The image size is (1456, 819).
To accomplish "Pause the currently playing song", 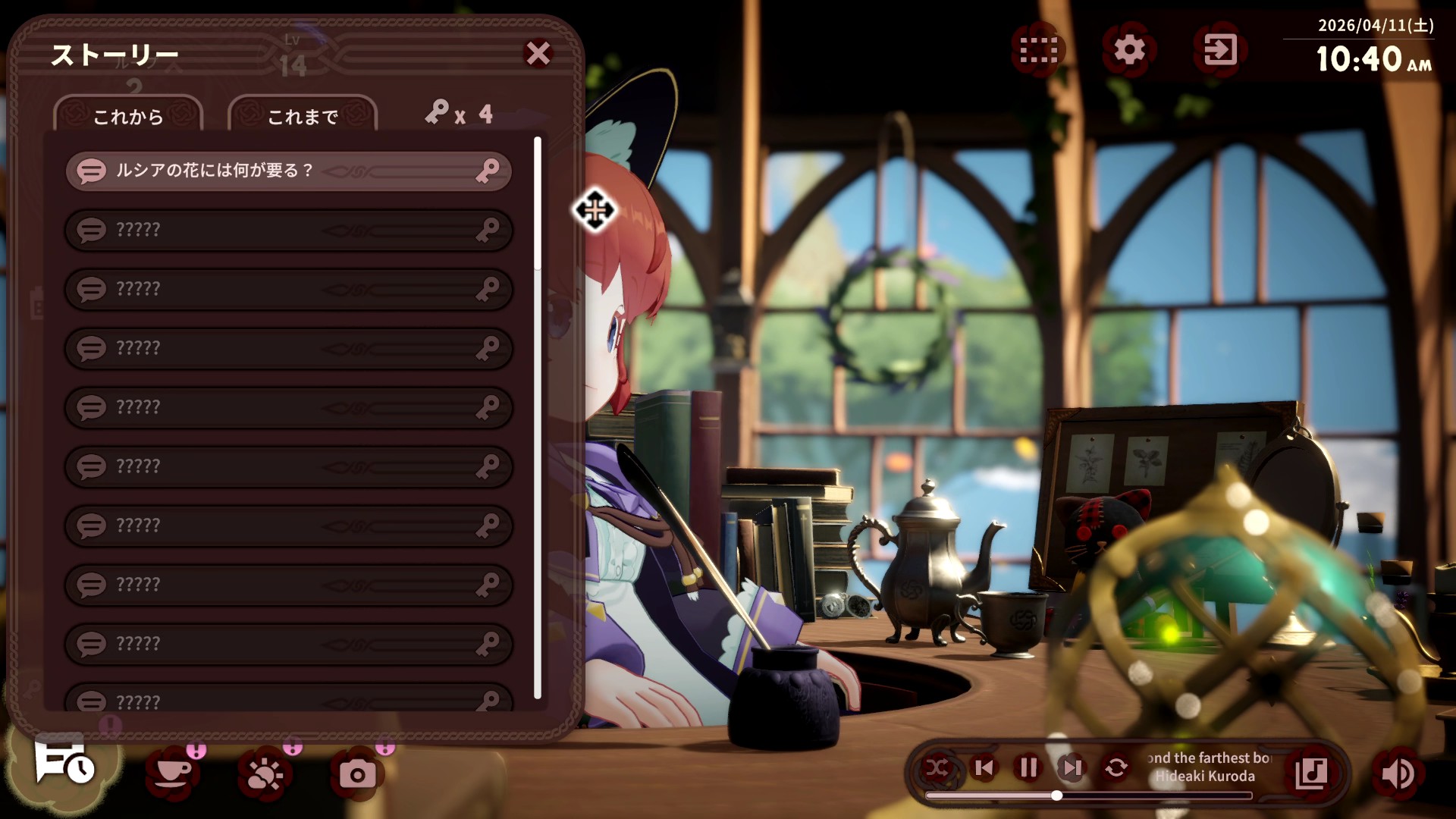I will [1028, 768].
